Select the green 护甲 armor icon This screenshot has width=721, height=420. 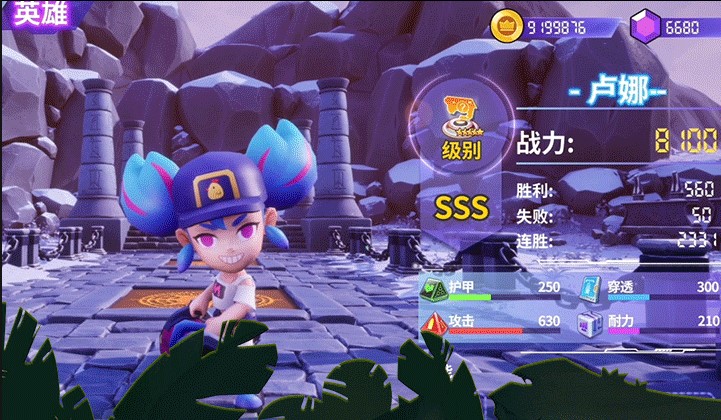[434, 288]
